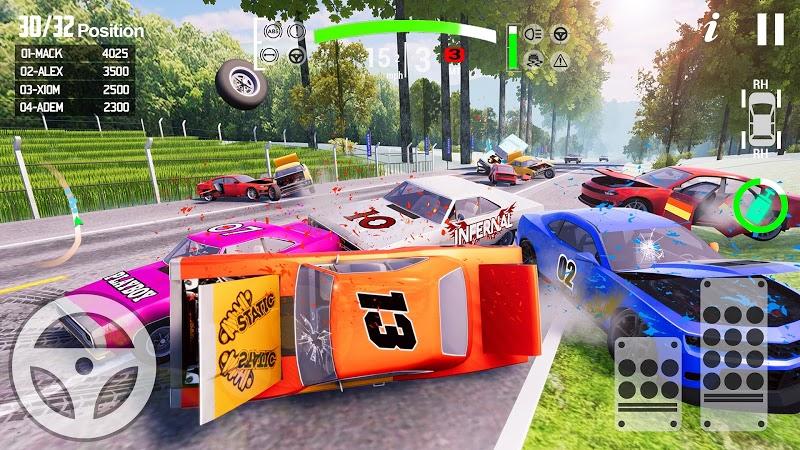Tap the hazard warning triangle icon
This screenshot has height=450, width=800.
click(560, 59)
